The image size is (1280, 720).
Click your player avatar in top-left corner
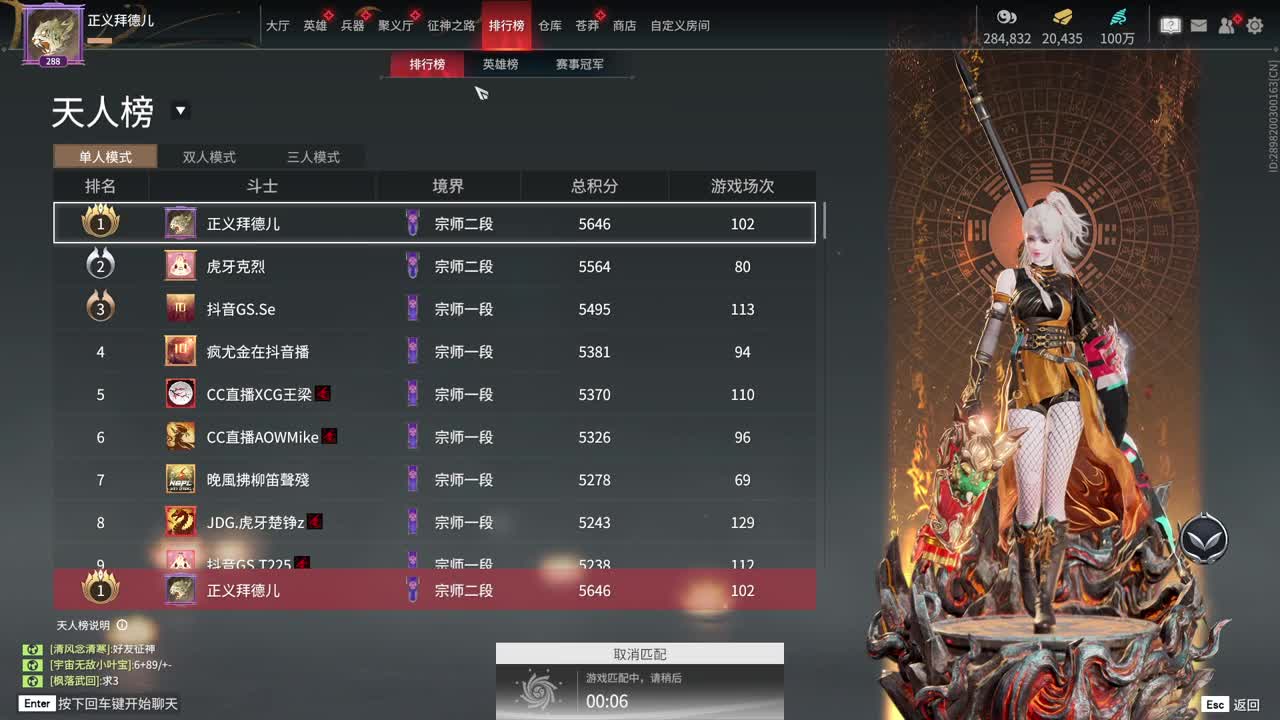[x=52, y=33]
